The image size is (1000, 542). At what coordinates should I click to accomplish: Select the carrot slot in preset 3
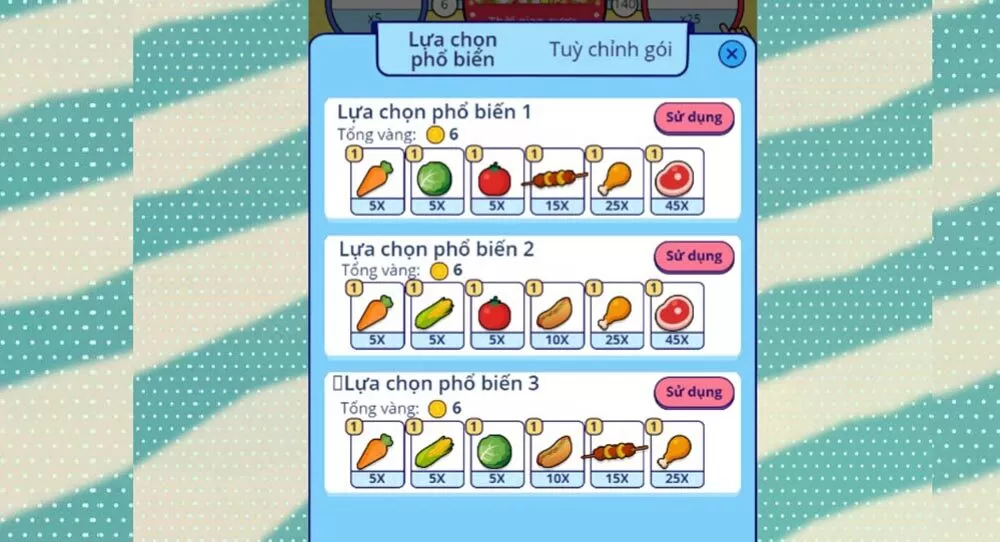[377, 454]
